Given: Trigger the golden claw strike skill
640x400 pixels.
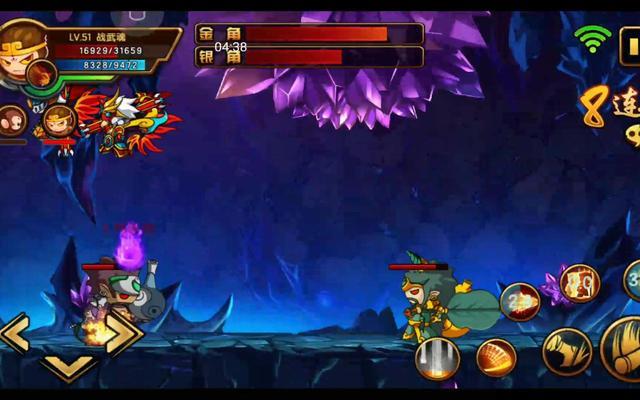Looking at the screenshot, I should [x=566, y=352].
